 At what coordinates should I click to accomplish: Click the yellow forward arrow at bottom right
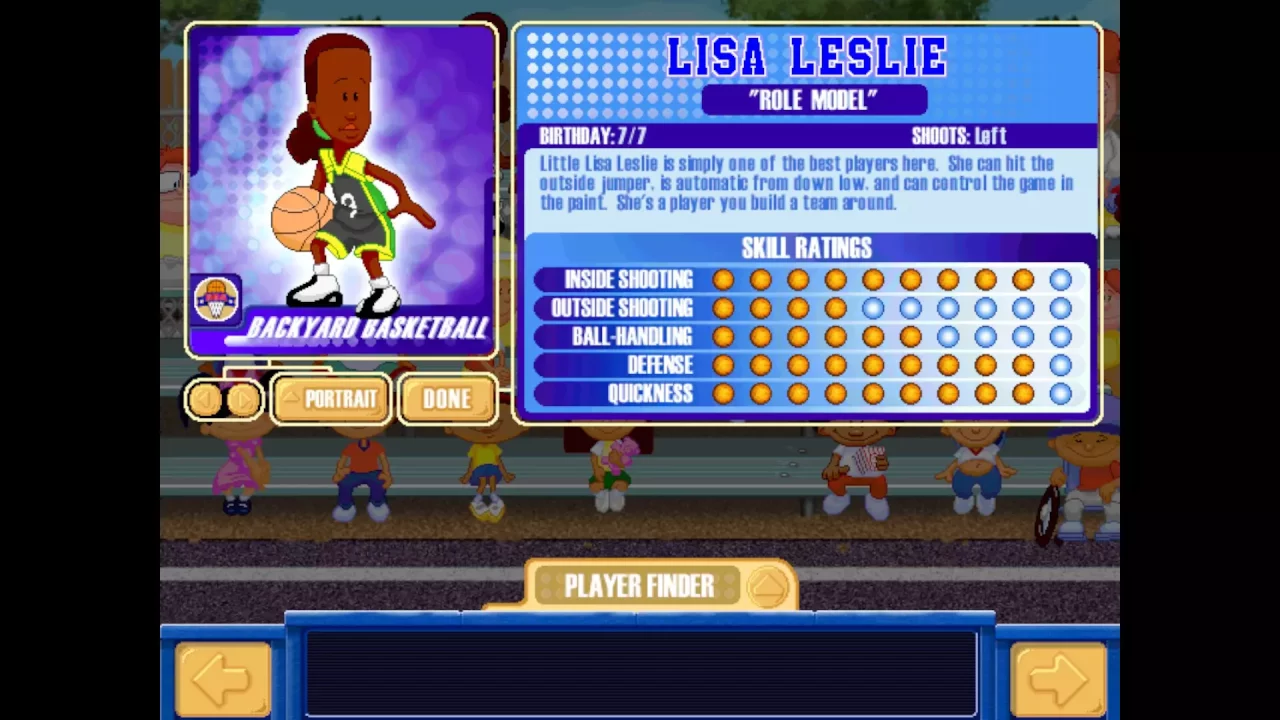click(x=1058, y=679)
